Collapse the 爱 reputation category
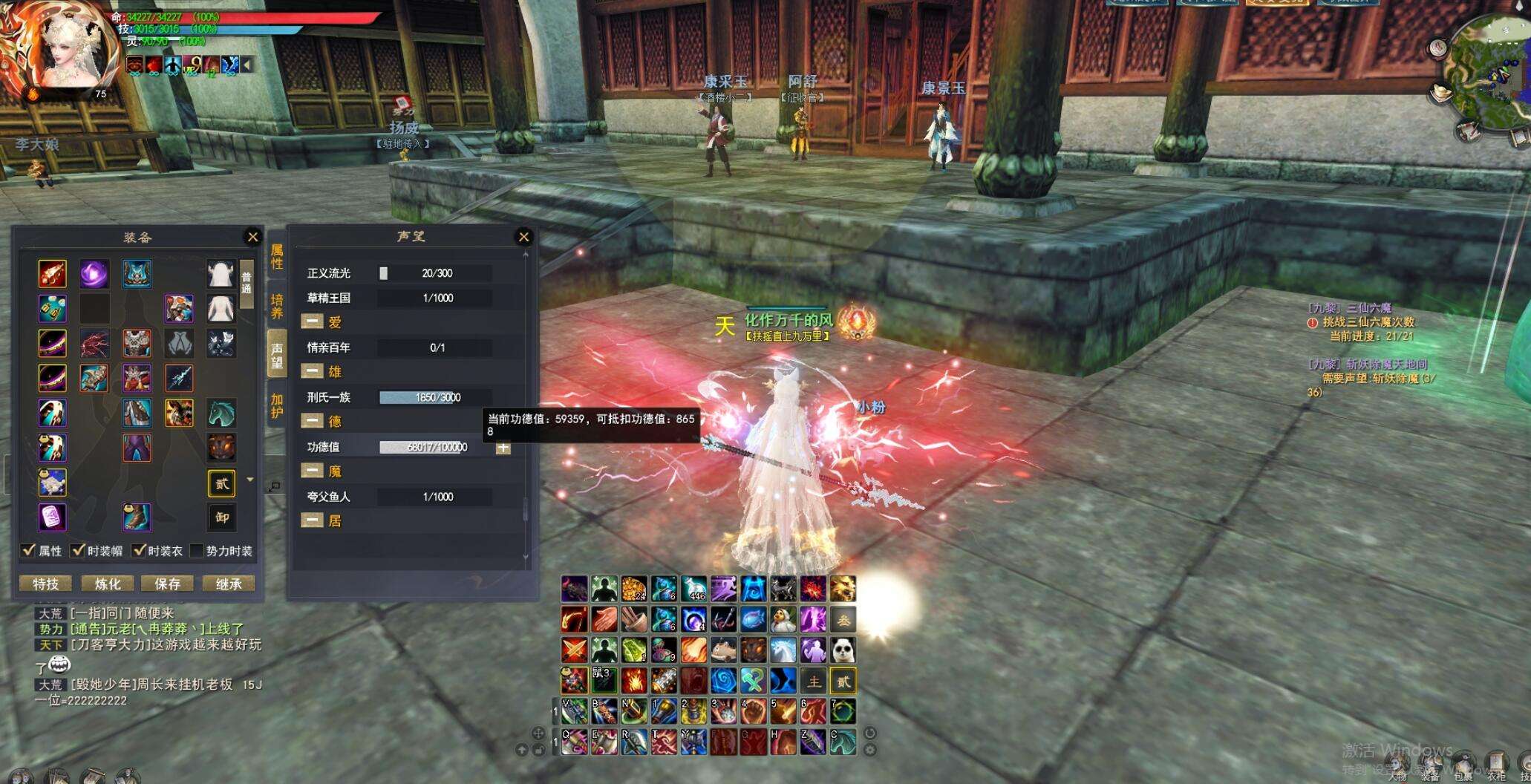 (x=312, y=321)
